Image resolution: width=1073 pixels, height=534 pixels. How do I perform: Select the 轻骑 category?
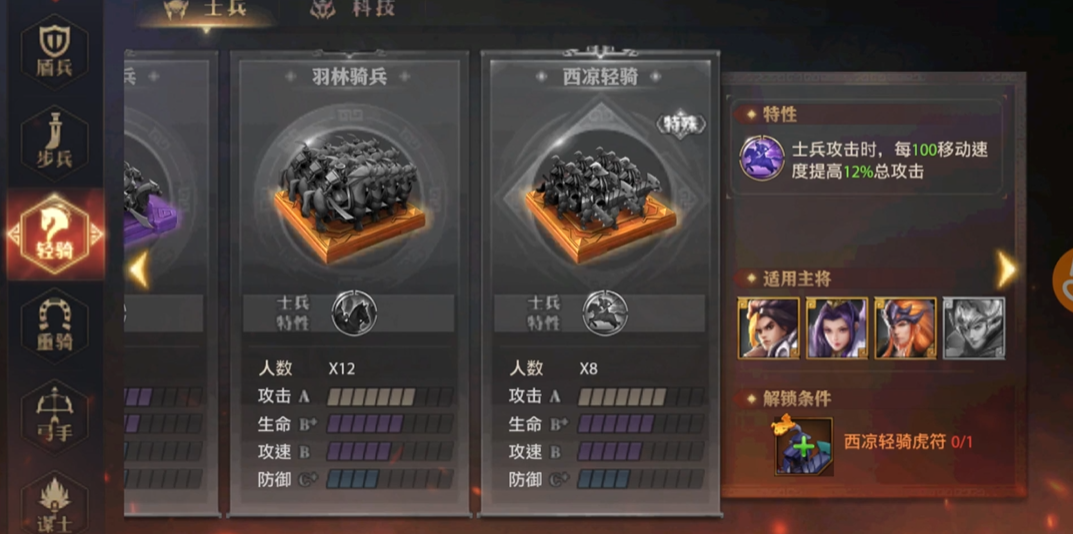[x=55, y=234]
